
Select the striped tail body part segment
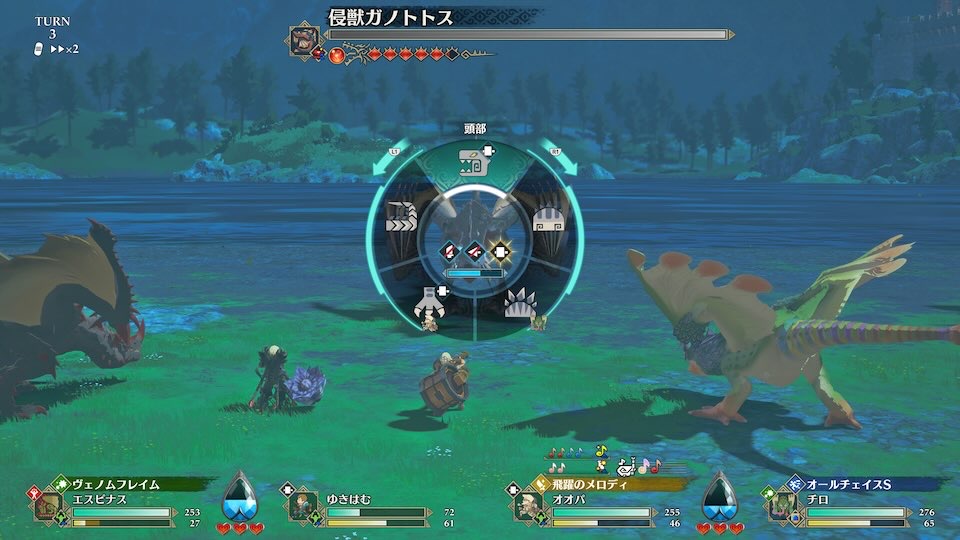[x=400, y=220]
